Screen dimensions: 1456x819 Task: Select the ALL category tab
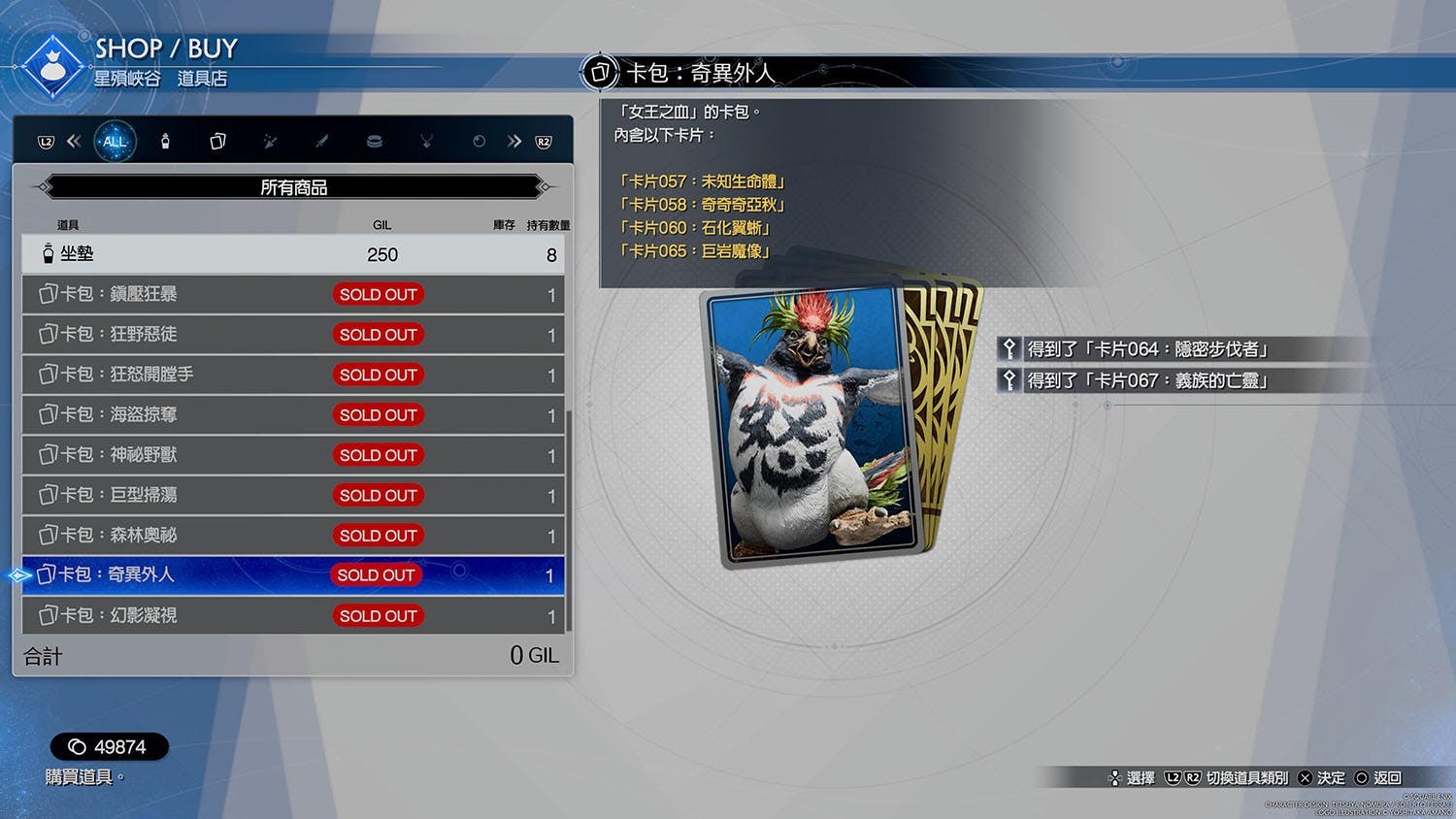115,142
